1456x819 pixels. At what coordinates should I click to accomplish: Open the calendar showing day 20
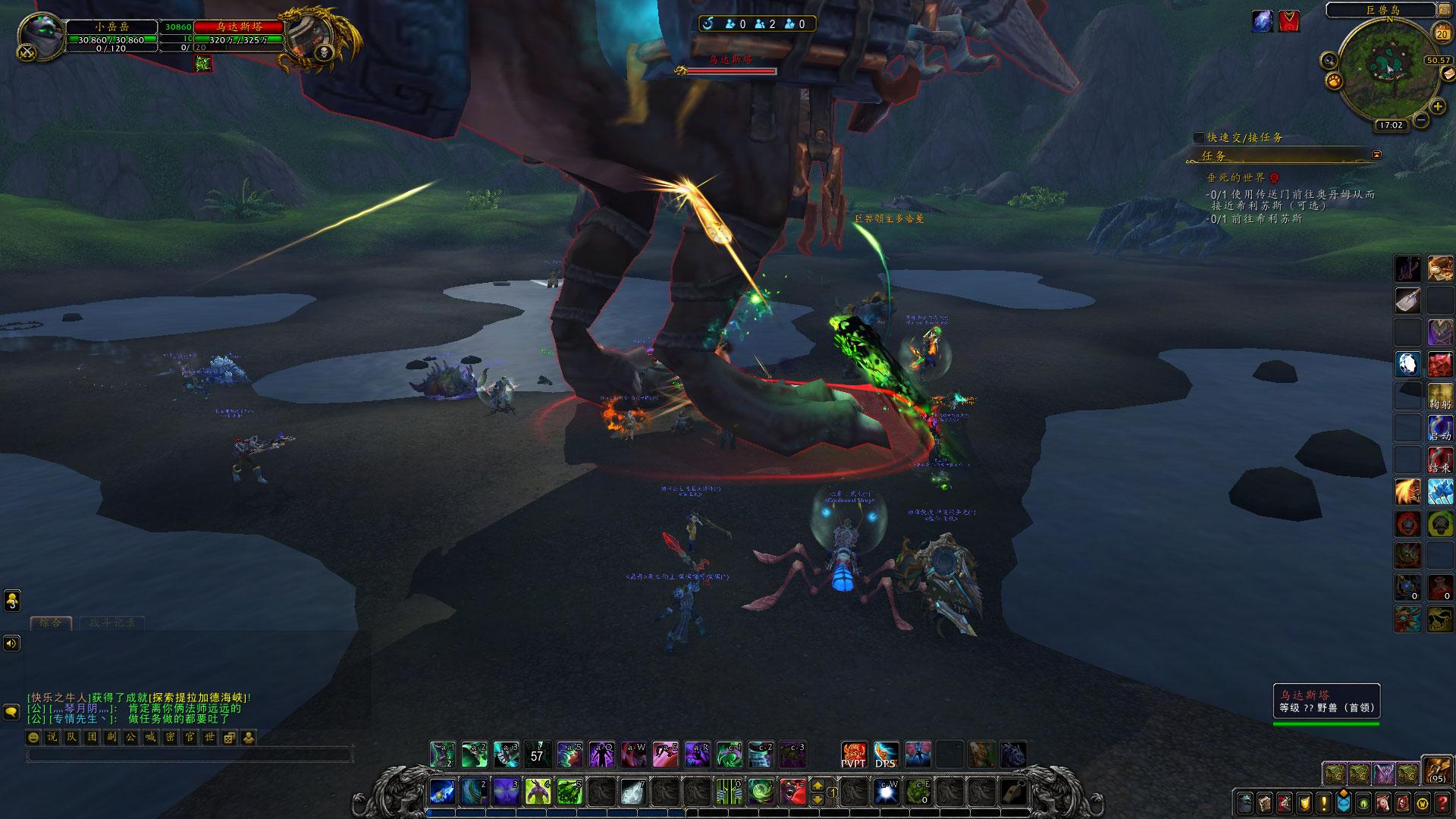(x=1441, y=33)
